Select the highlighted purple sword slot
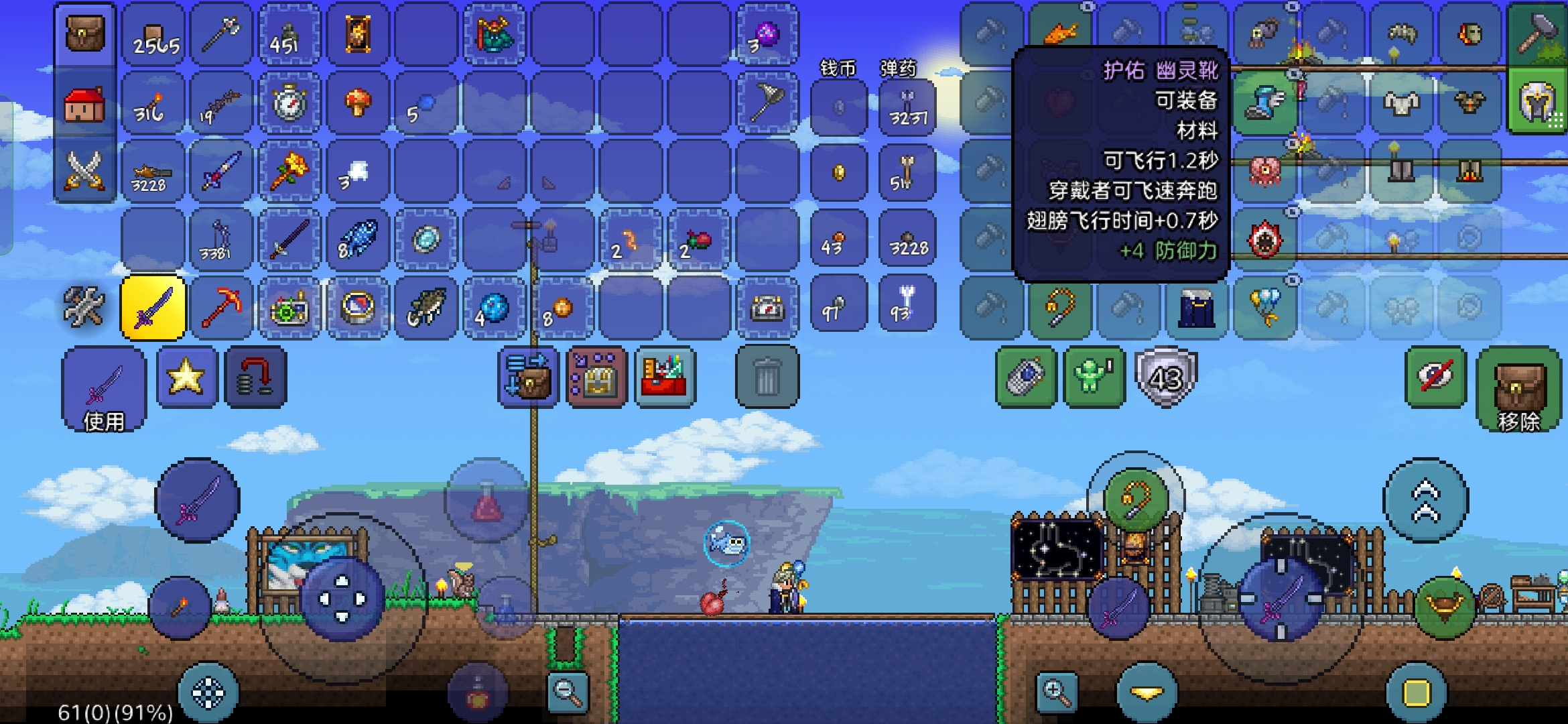 153,308
